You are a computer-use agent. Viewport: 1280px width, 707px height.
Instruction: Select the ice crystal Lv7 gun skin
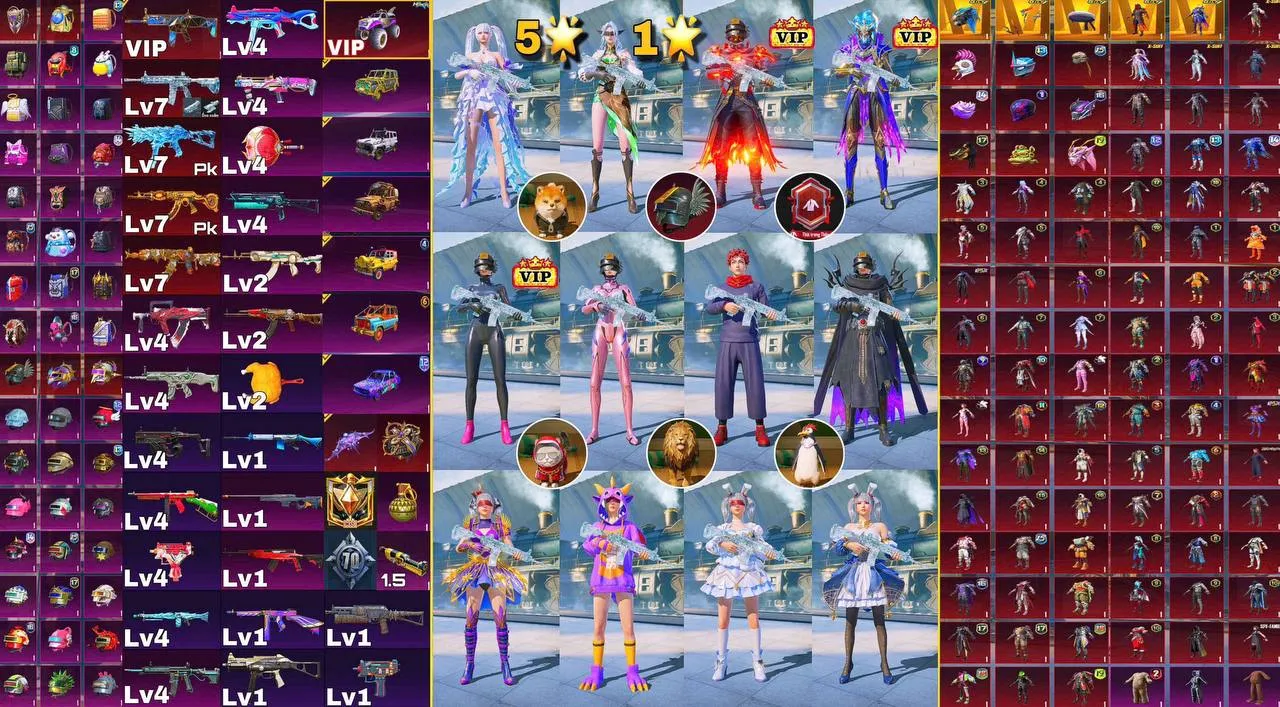point(170,146)
